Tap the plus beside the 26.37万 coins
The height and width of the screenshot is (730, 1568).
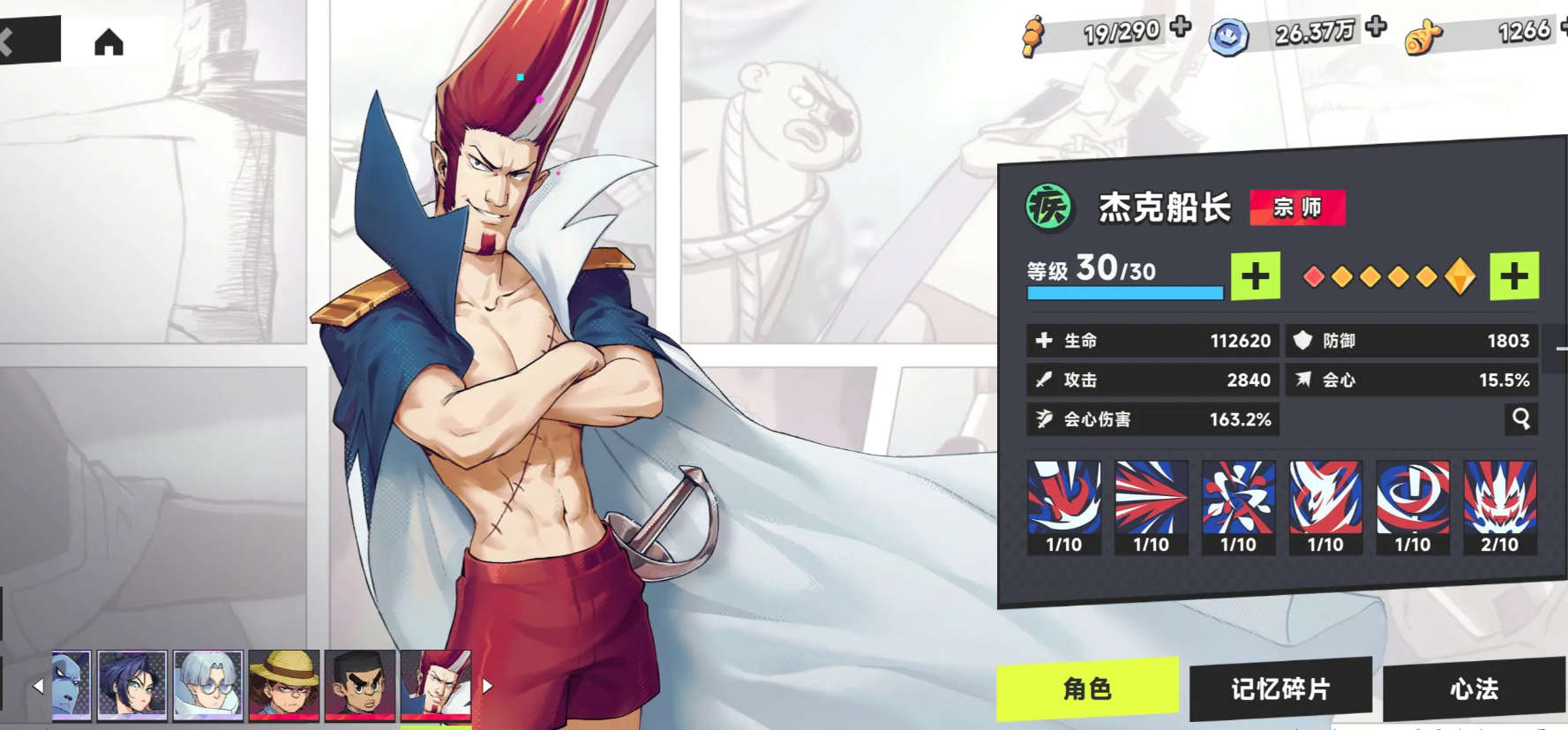point(1375,26)
